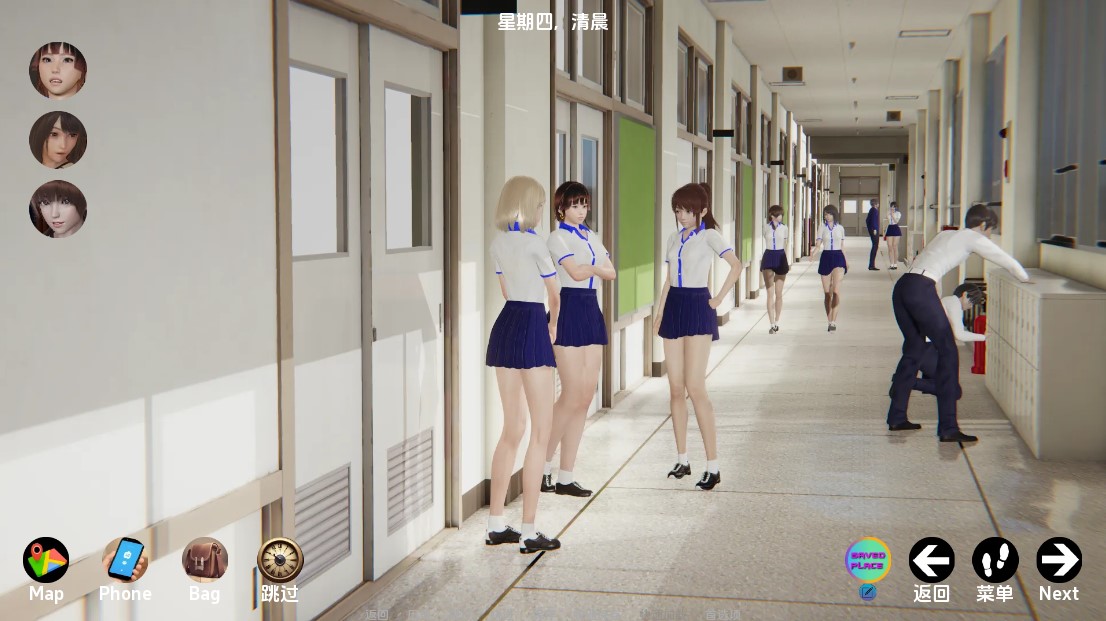
Task: Open the Saved Place icon
Action: click(867, 560)
